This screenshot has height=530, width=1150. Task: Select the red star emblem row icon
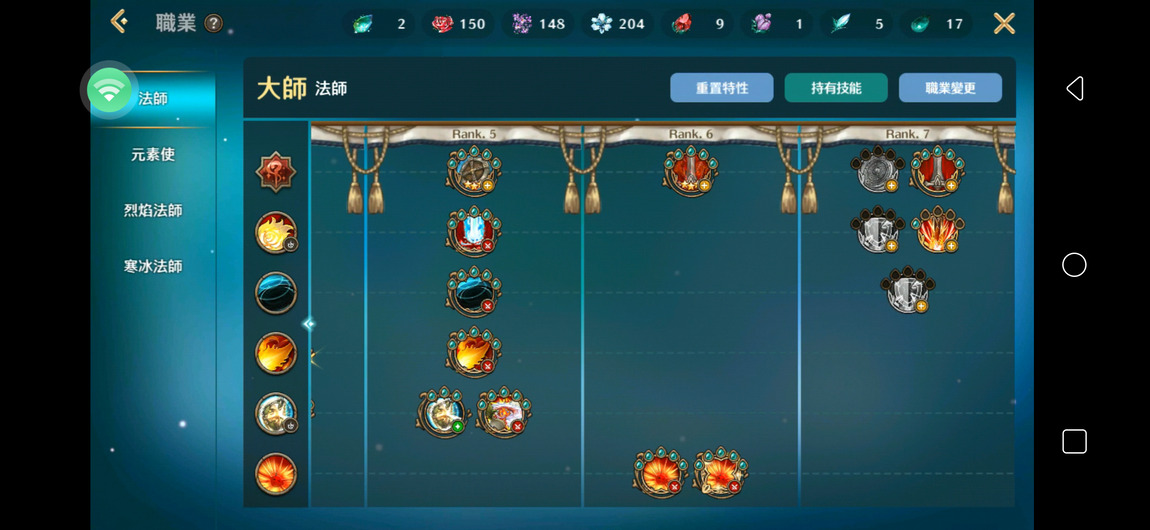click(x=275, y=173)
